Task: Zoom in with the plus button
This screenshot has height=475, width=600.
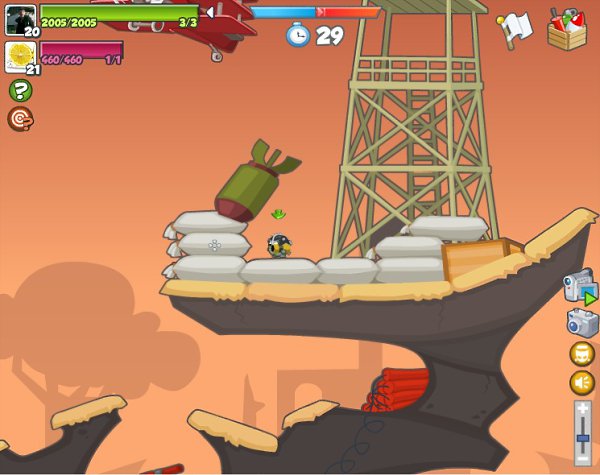Action: [583, 407]
